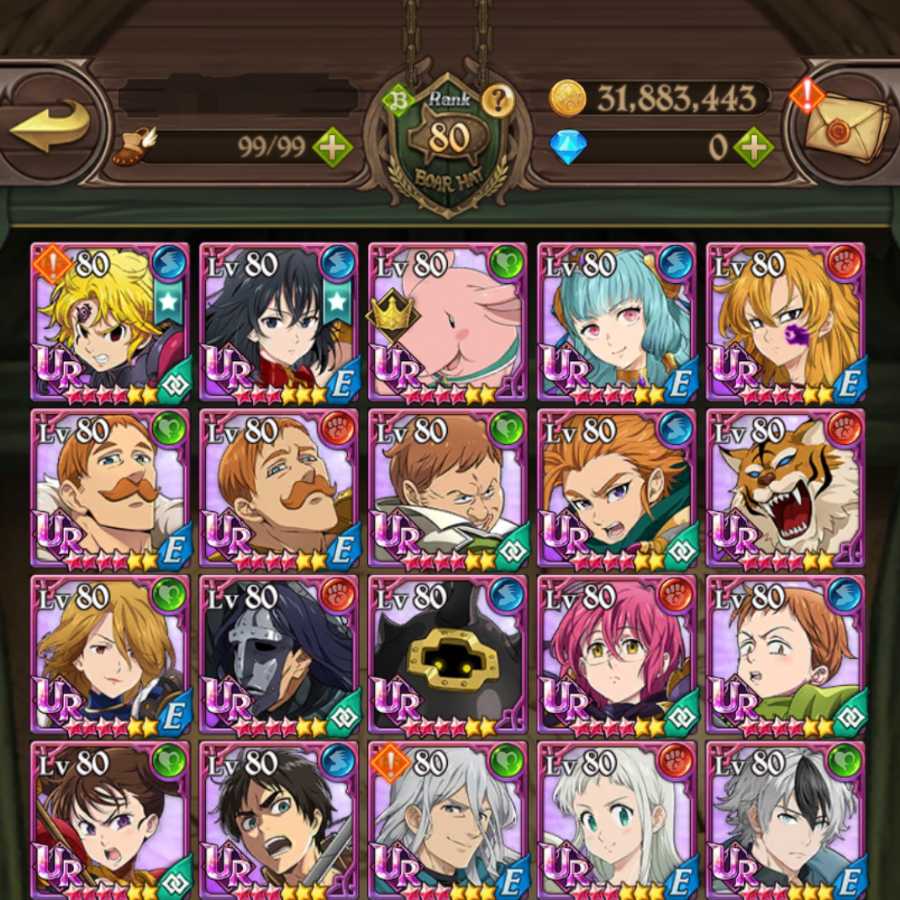
Task: Choose the blonde hero with purple cheek mark
Action: (785, 321)
